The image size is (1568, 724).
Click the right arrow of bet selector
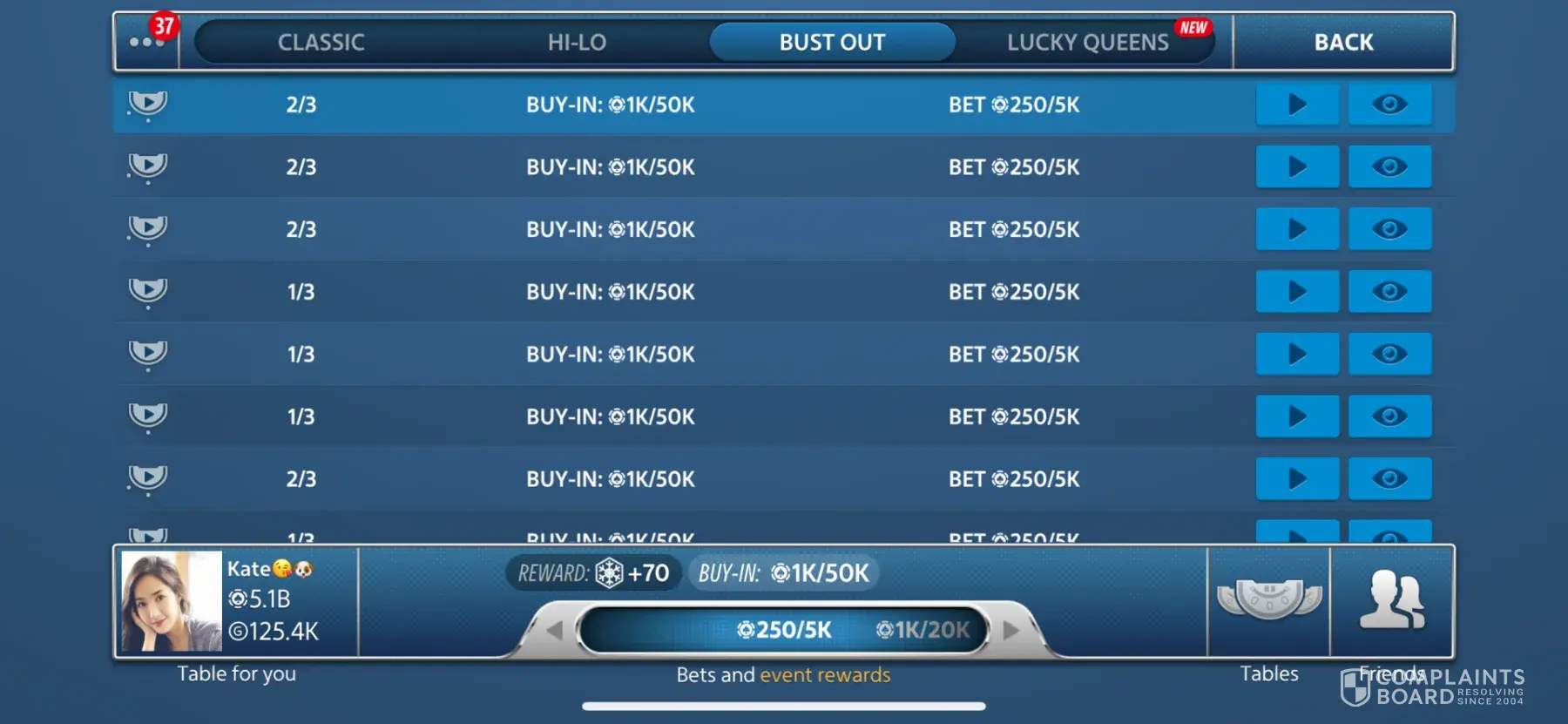coord(1010,630)
